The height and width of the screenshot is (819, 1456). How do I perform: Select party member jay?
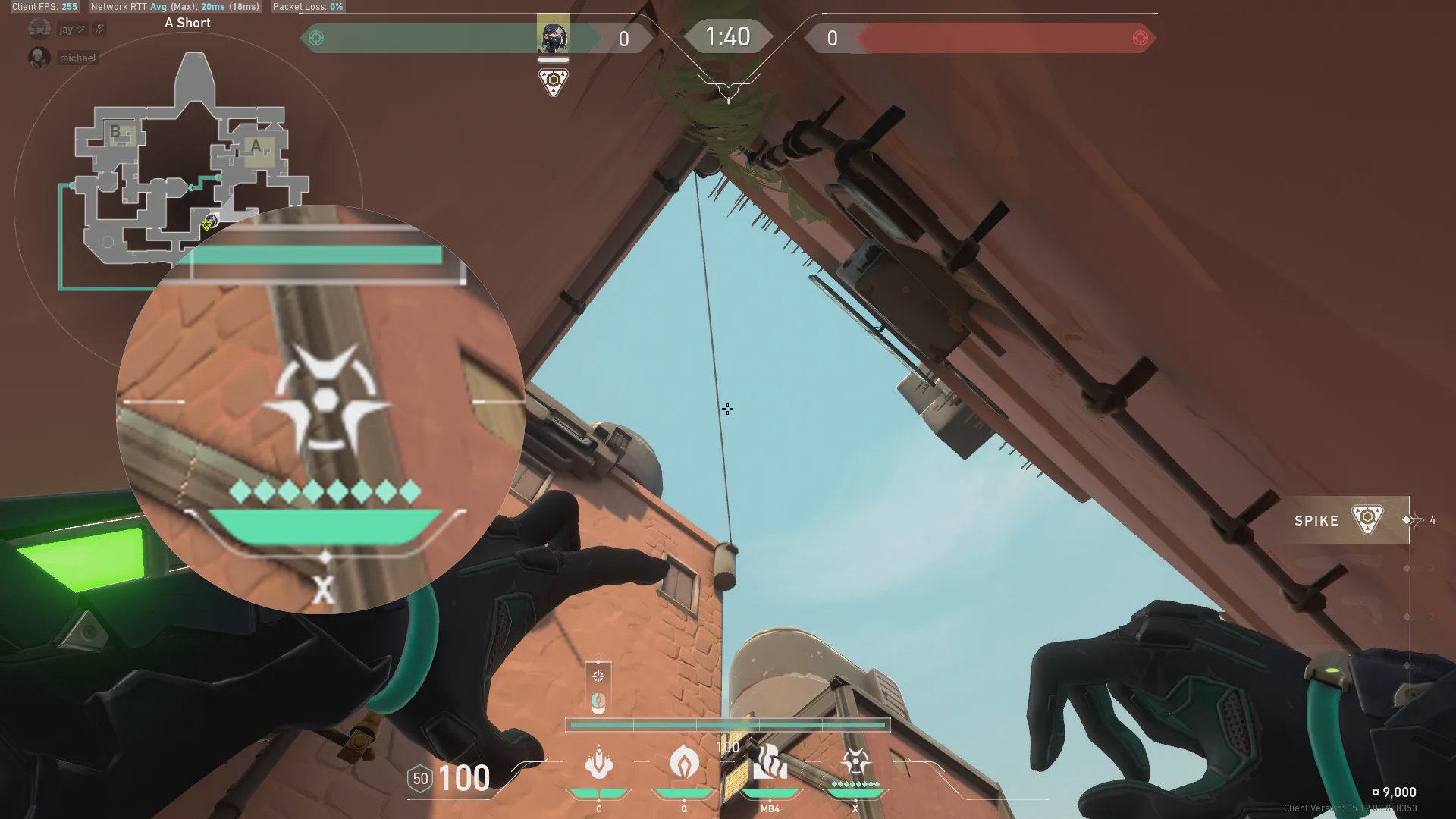point(65,30)
